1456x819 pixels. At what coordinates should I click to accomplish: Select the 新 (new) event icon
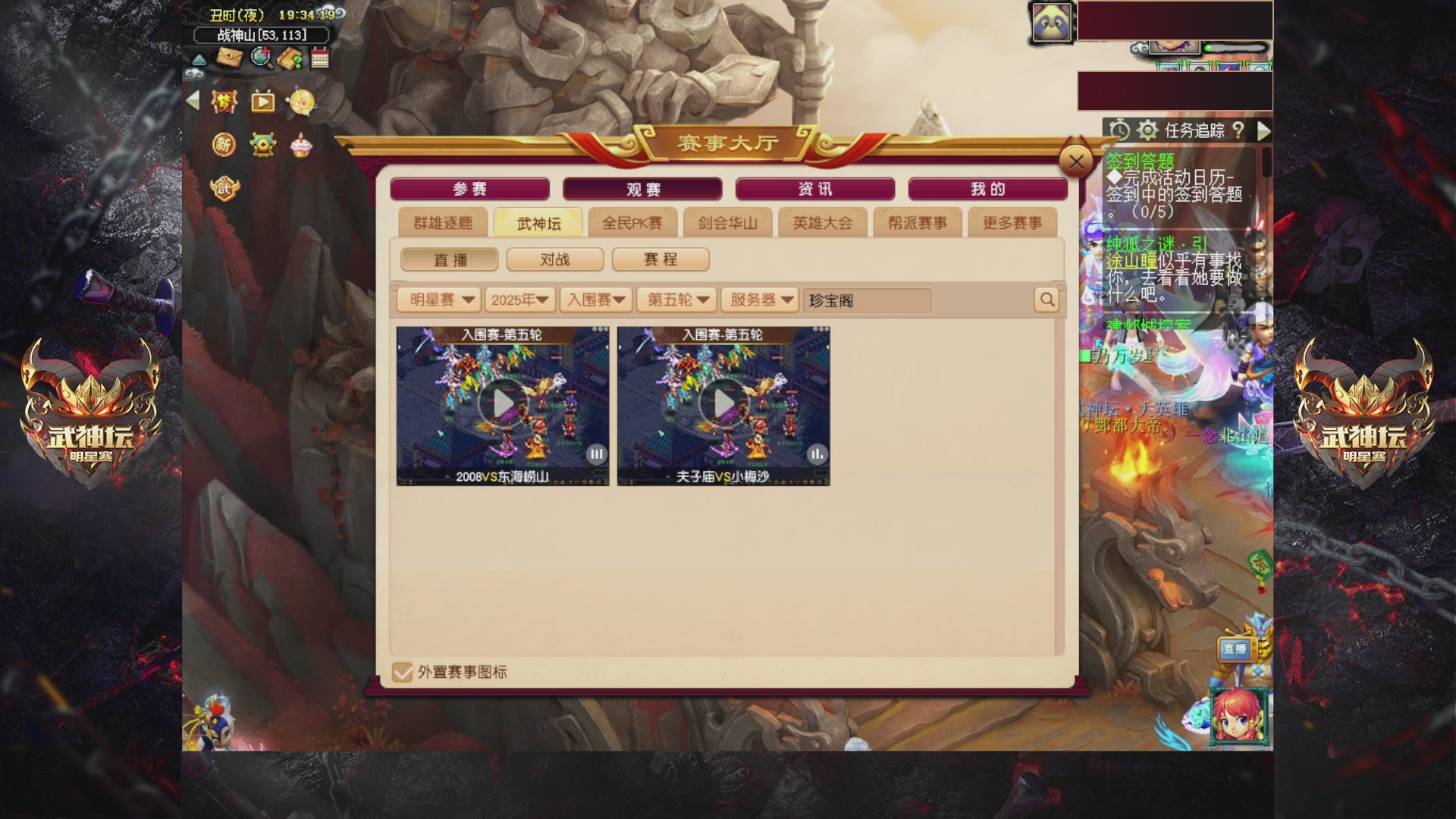(223, 144)
